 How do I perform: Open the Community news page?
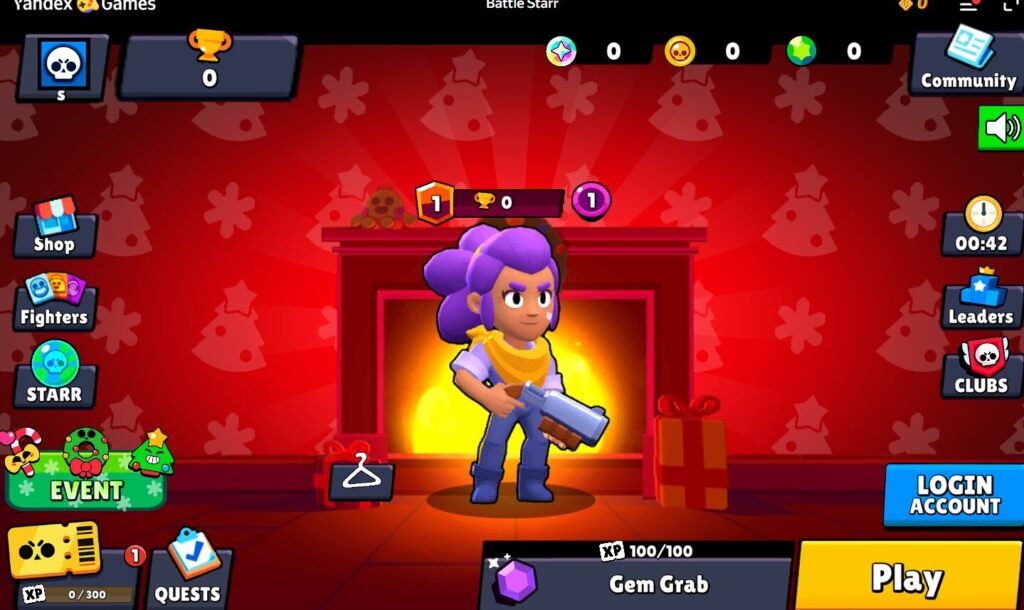[x=967, y=64]
